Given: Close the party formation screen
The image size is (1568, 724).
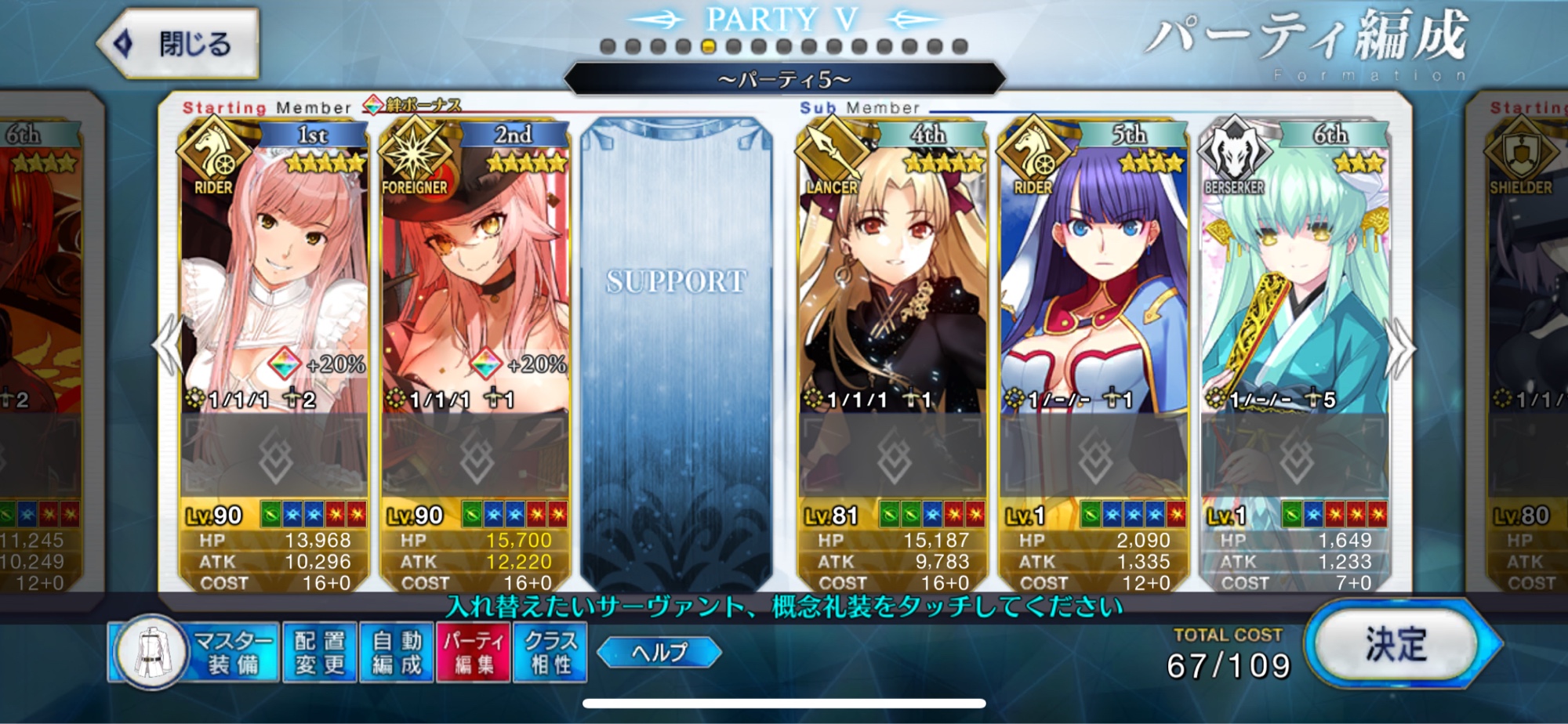Looking at the screenshot, I should click(x=179, y=44).
